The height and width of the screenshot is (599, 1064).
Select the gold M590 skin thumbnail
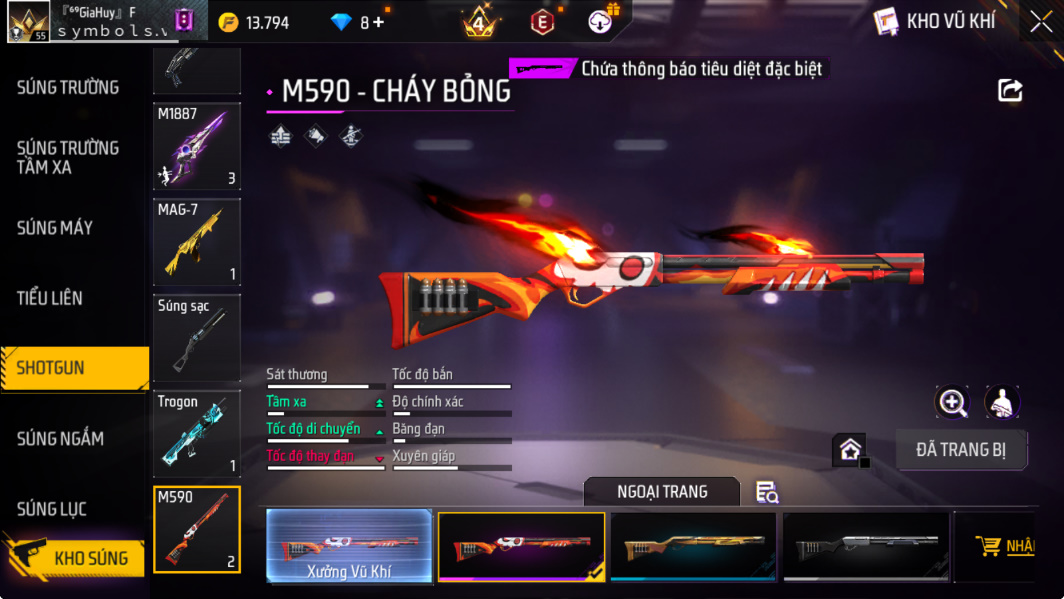pyautogui.click(x=693, y=546)
